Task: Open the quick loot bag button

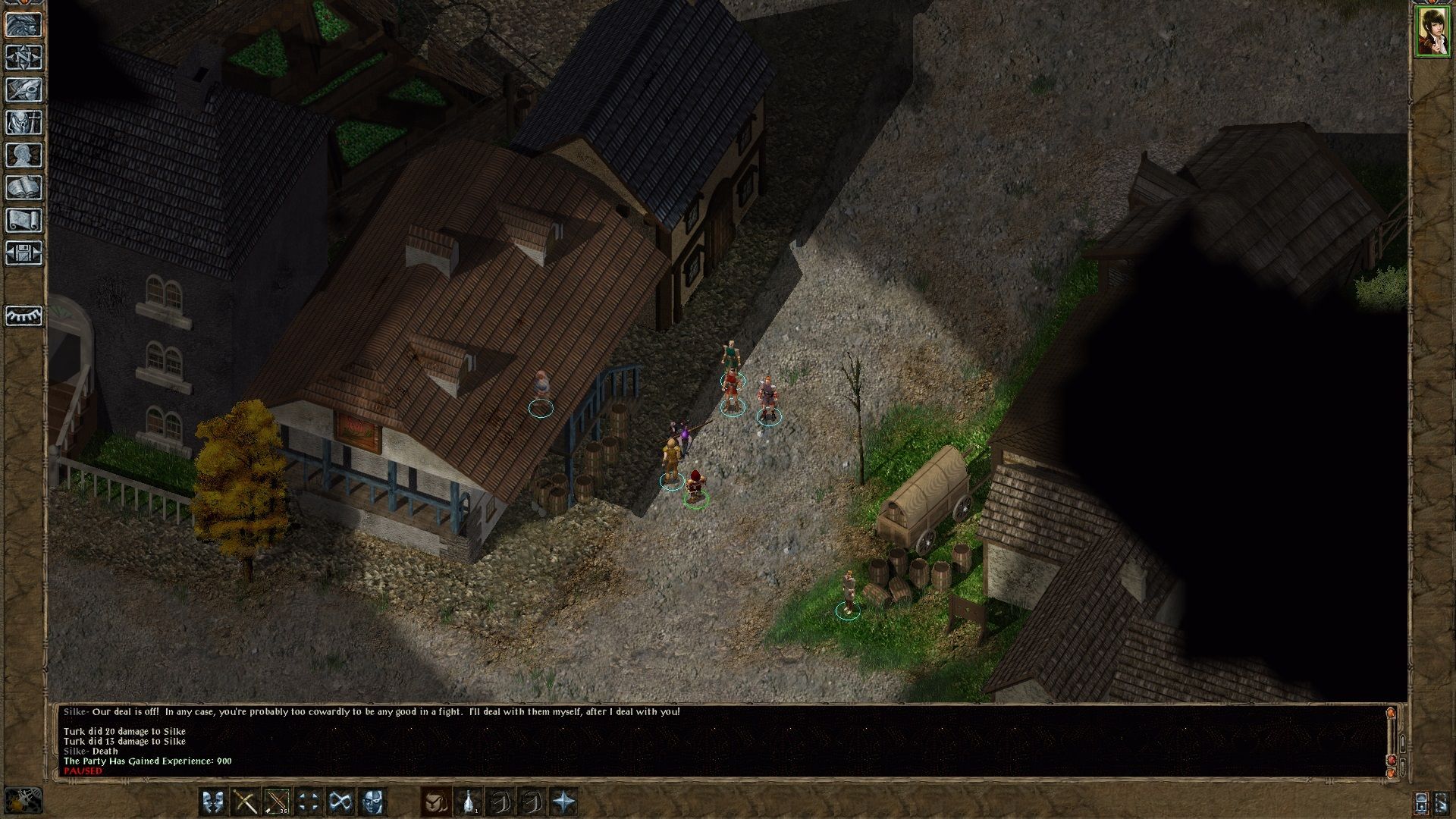Action: [436, 802]
